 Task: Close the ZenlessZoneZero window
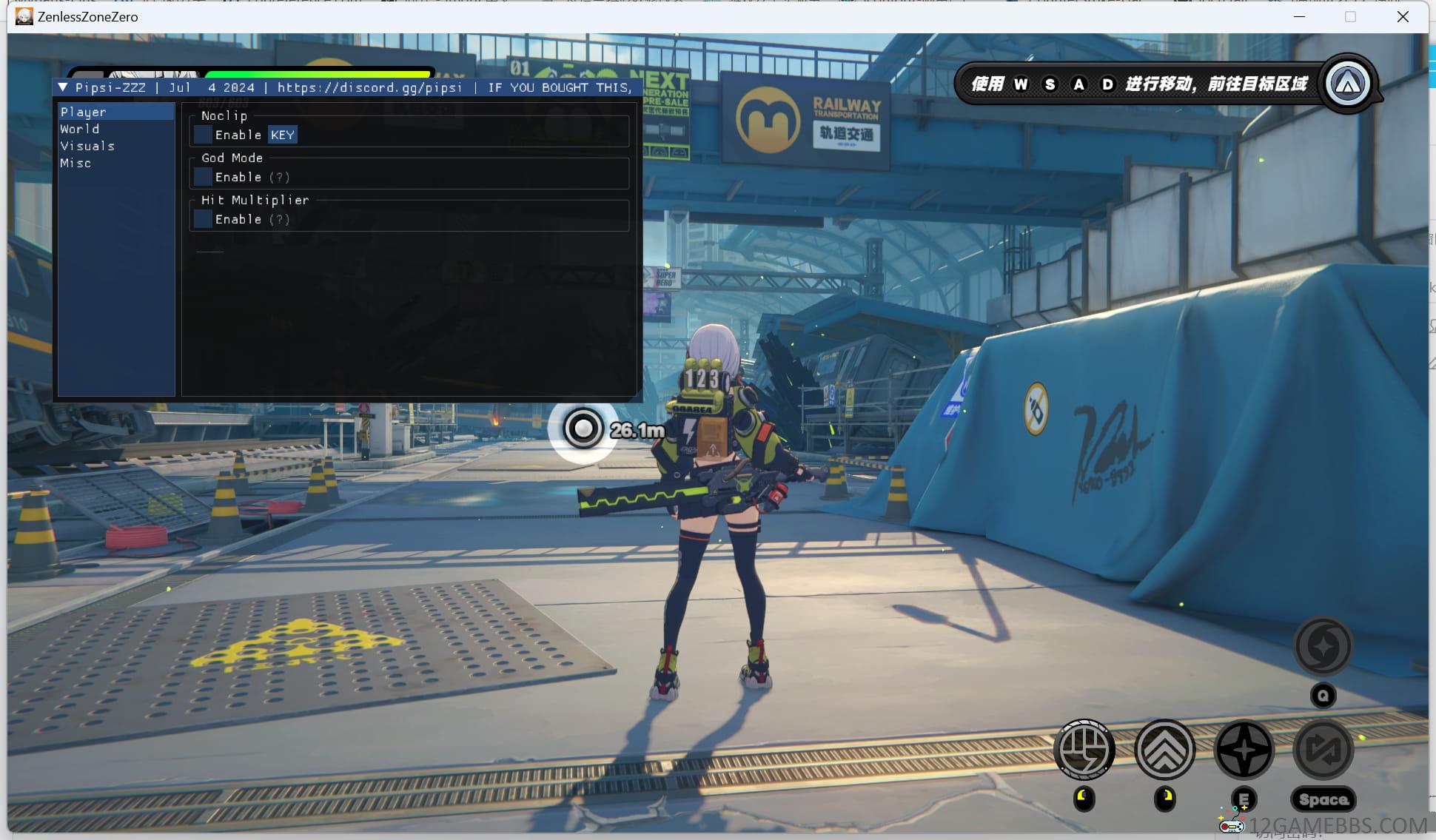[x=1403, y=17]
